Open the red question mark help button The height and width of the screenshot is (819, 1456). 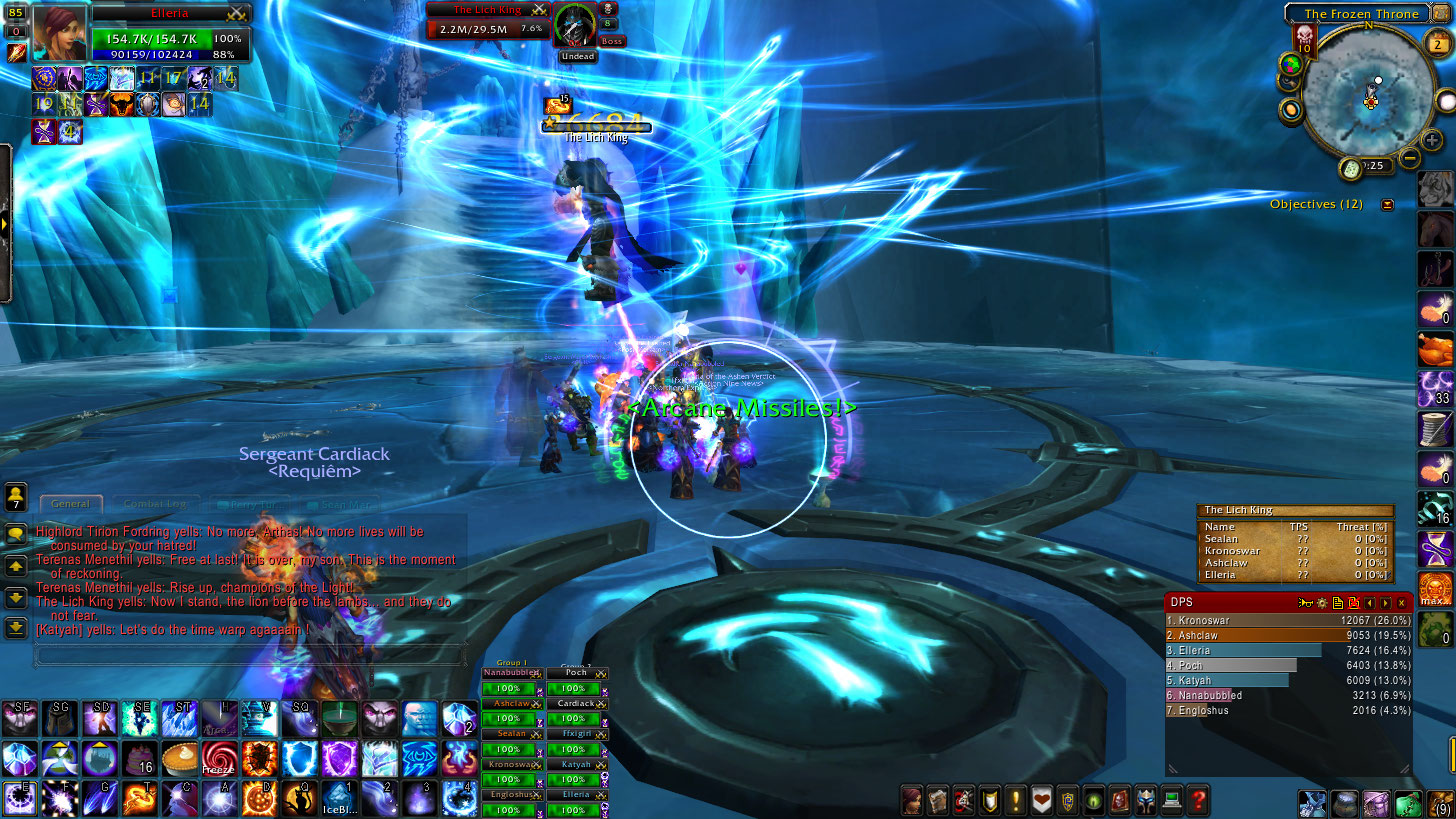(1197, 799)
